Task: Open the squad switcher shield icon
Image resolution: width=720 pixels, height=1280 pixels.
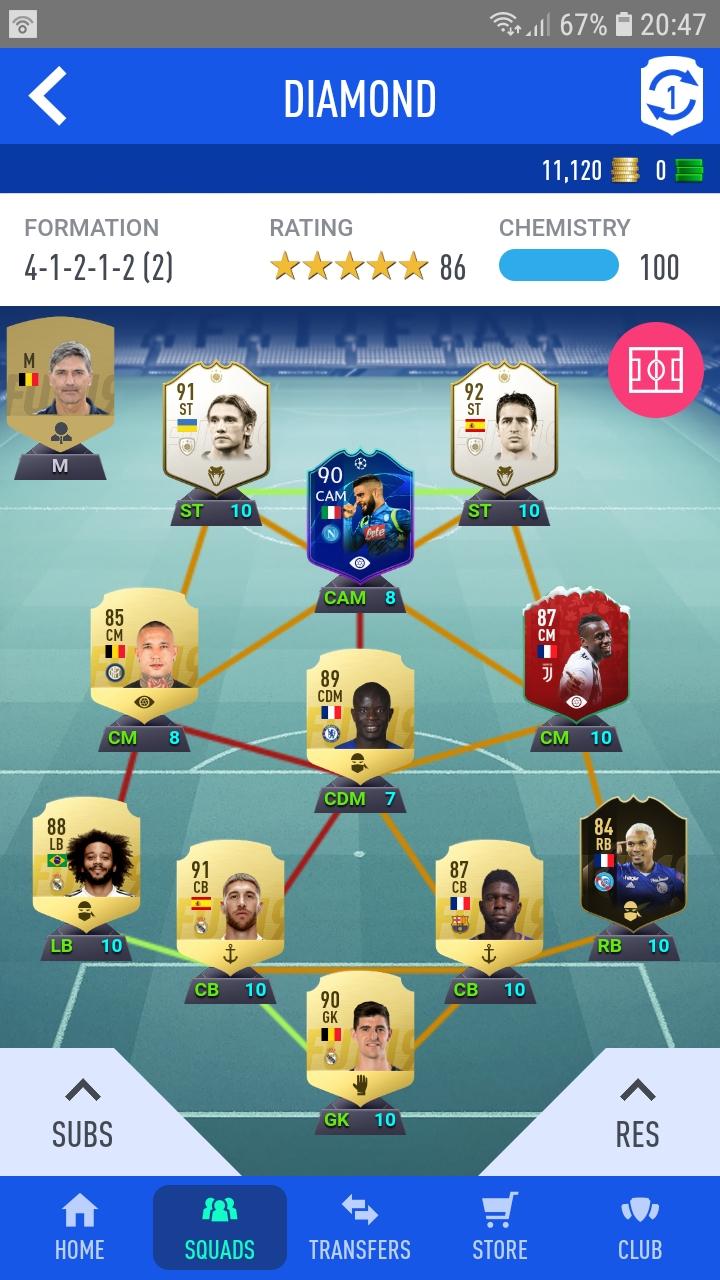Action: (671, 97)
